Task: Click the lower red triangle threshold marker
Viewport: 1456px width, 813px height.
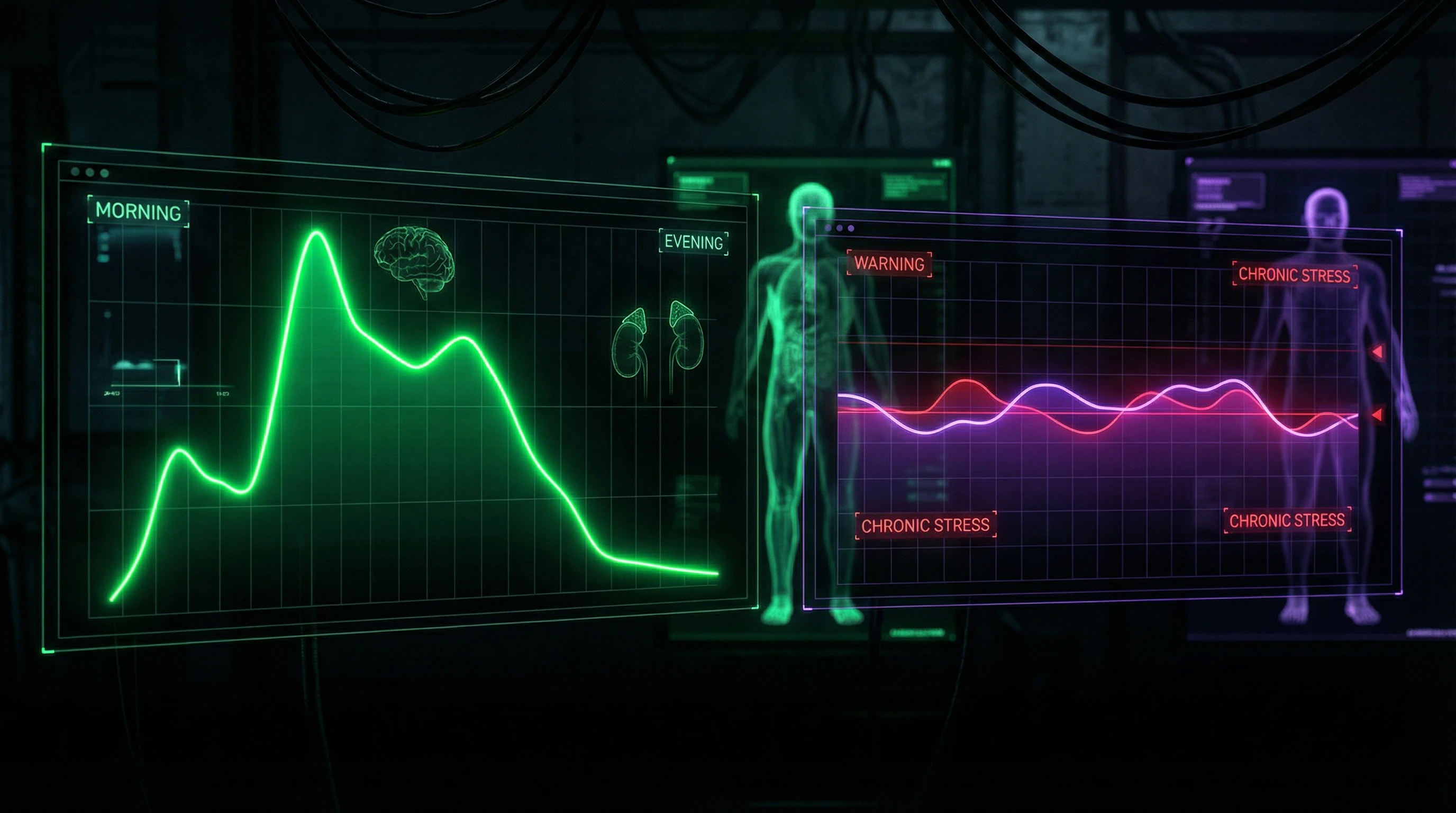Action: point(1378,415)
